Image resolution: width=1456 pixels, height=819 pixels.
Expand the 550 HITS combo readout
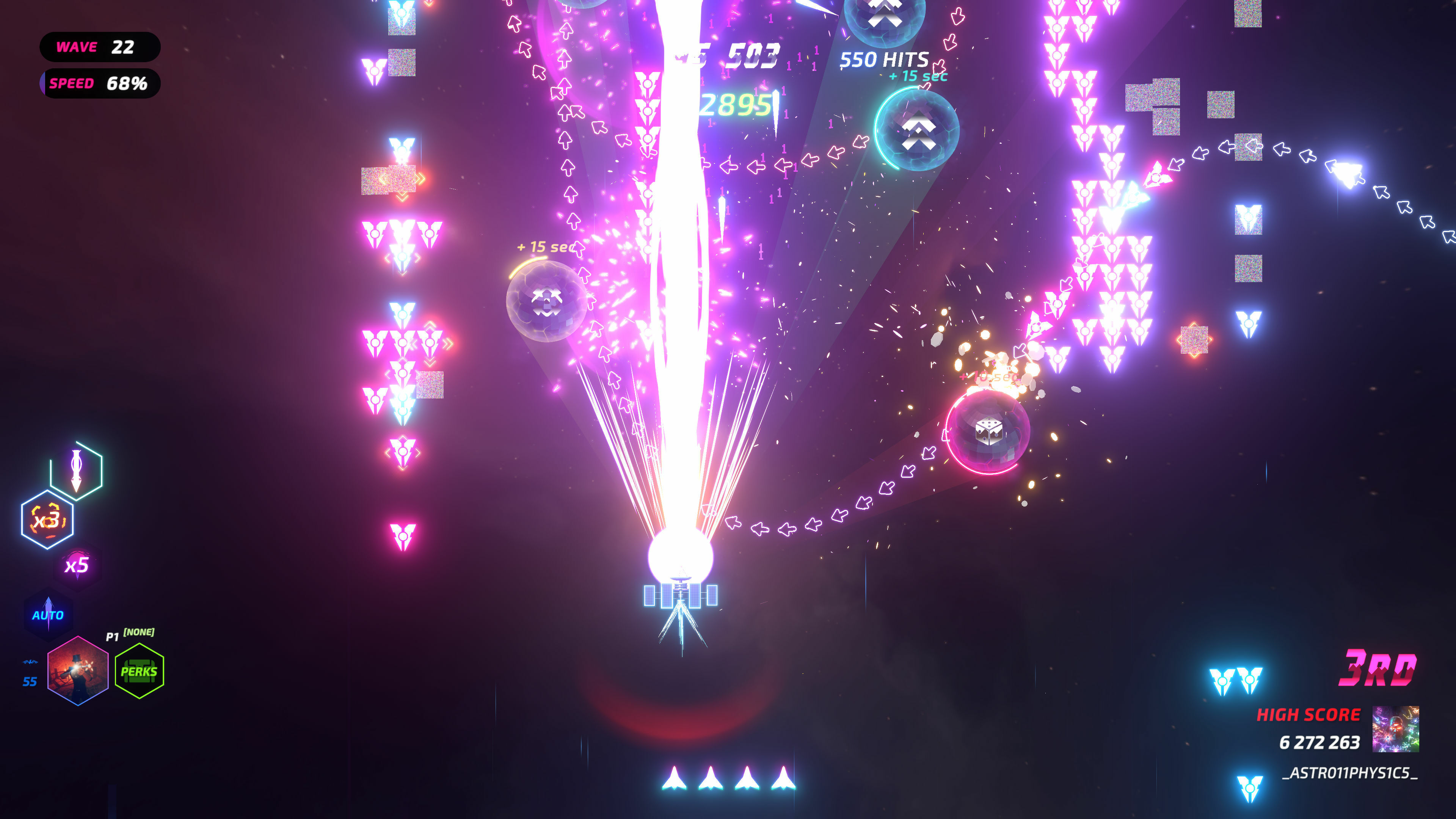coord(884,59)
